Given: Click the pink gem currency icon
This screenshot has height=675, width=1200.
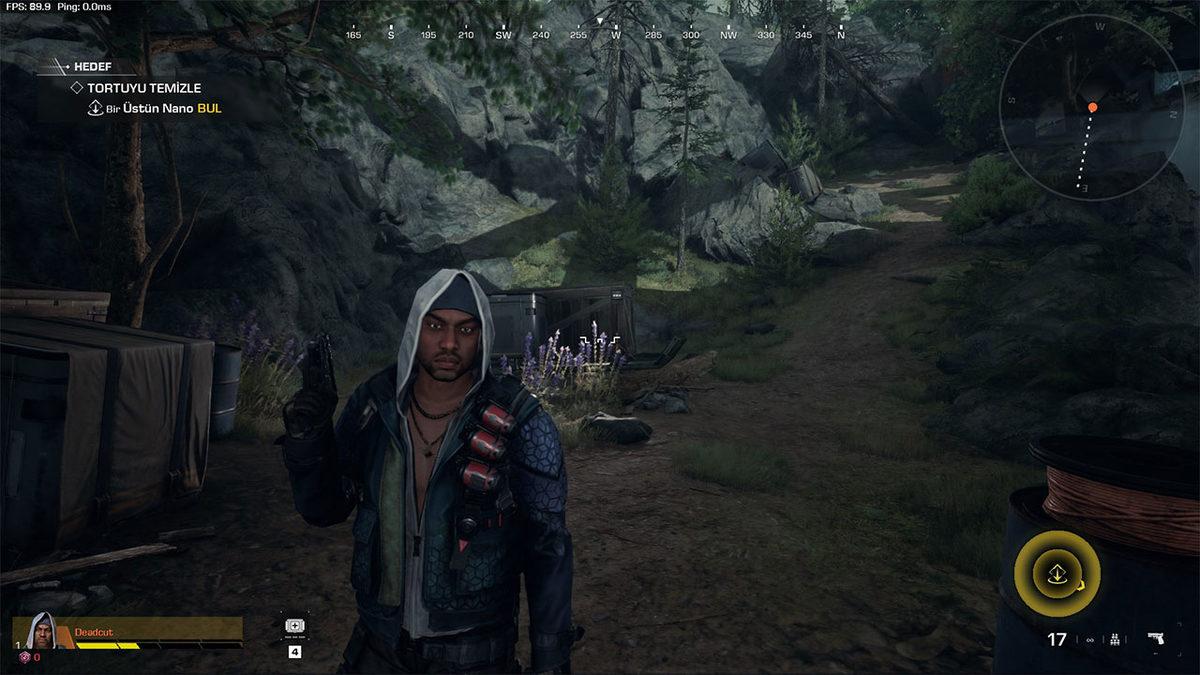Looking at the screenshot, I should point(24,656).
